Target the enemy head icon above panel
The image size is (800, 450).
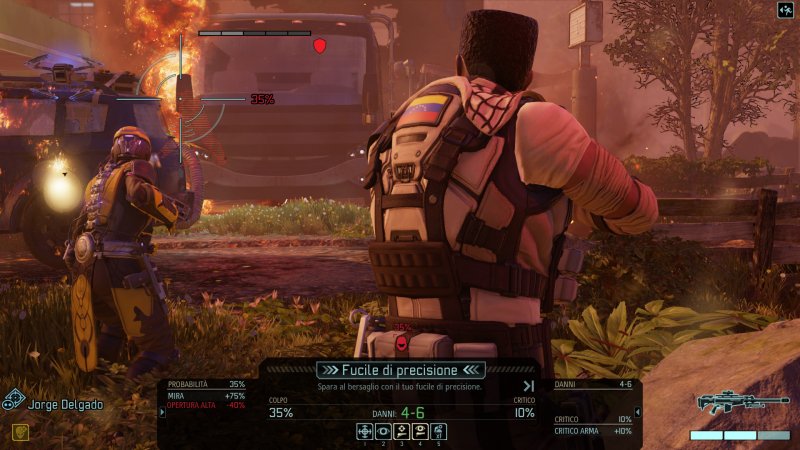[x=402, y=342]
